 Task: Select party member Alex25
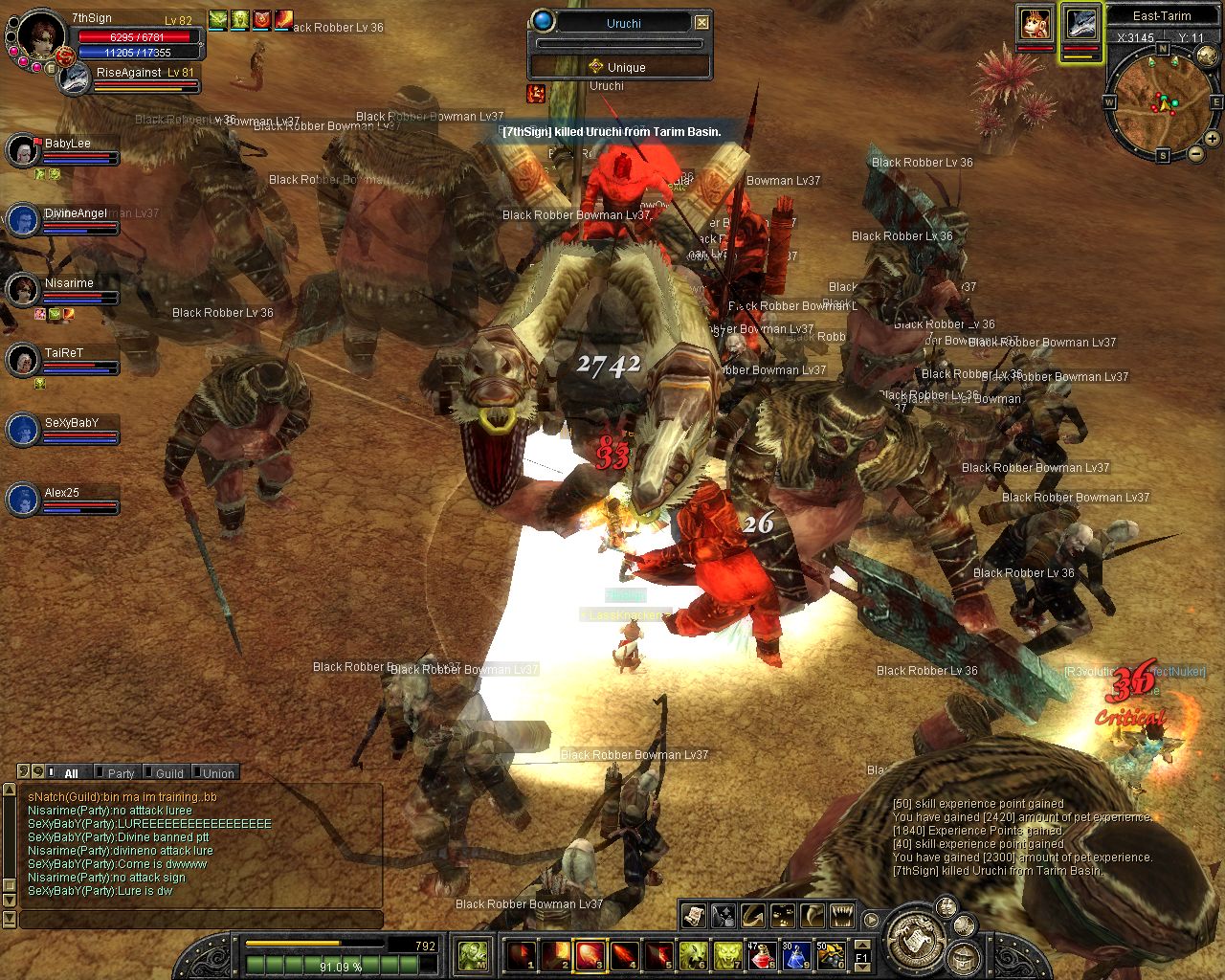(62, 494)
